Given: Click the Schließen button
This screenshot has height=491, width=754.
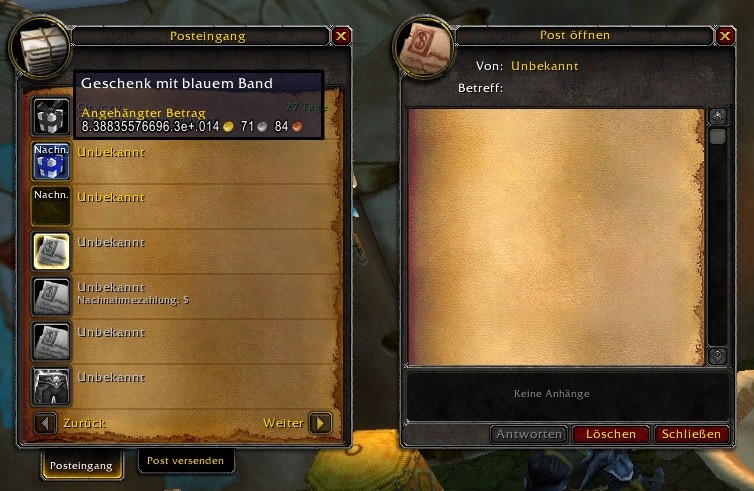Looking at the screenshot, I should [x=692, y=434].
